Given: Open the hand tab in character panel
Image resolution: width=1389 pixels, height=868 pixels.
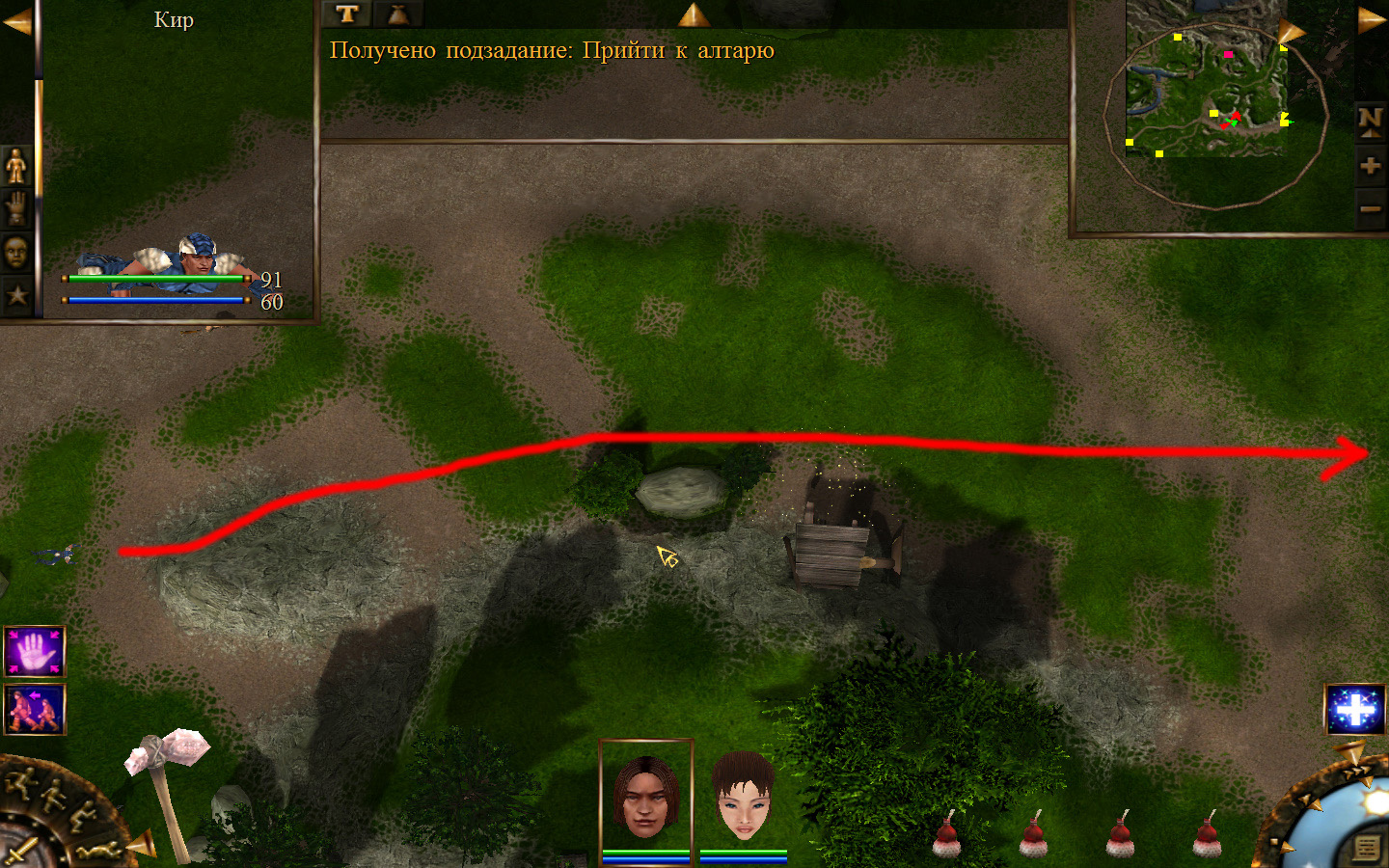Looking at the screenshot, I should [x=16, y=208].
